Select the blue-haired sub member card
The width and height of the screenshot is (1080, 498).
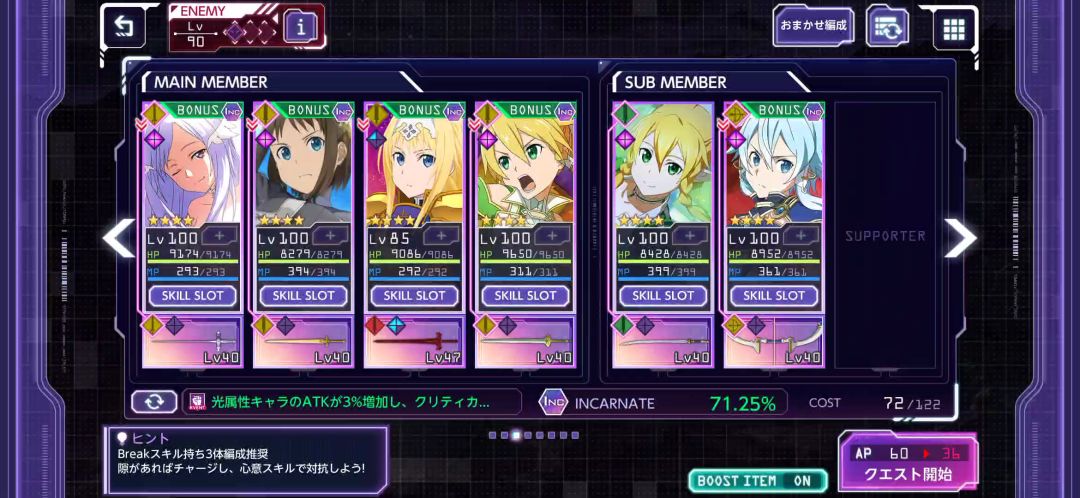tap(774, 170)
